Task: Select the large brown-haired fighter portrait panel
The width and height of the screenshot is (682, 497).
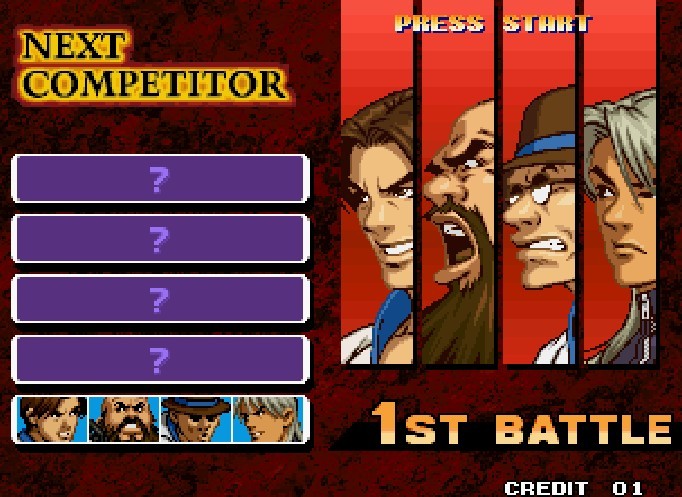Action: (377, 200)
